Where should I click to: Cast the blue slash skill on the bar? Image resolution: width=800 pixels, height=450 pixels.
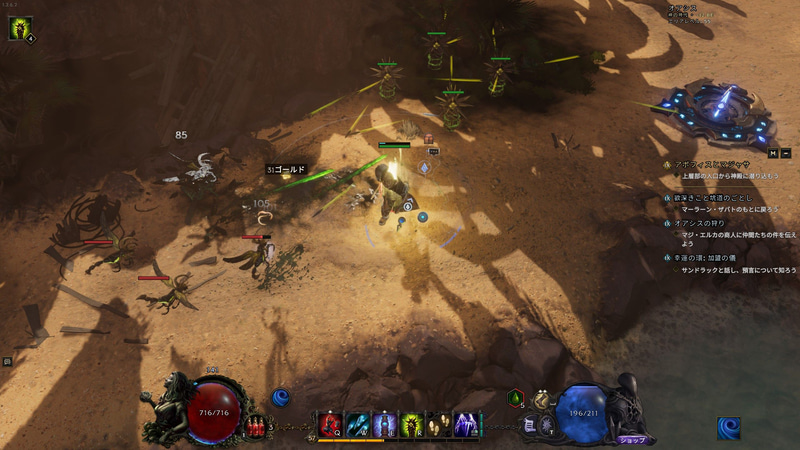click(357, 425)
